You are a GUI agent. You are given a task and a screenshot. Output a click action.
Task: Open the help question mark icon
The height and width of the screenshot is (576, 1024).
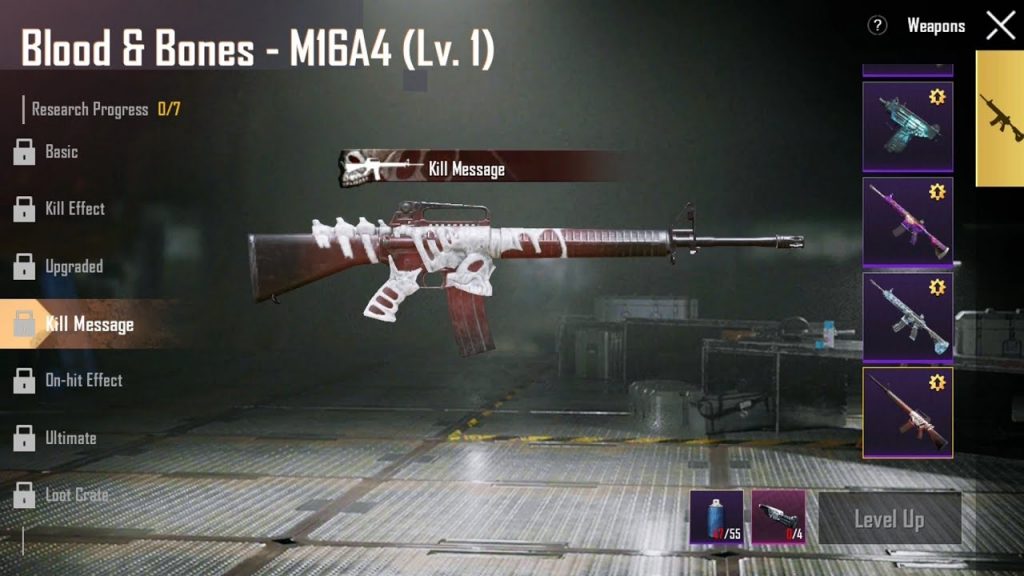[x=877, y=26]
